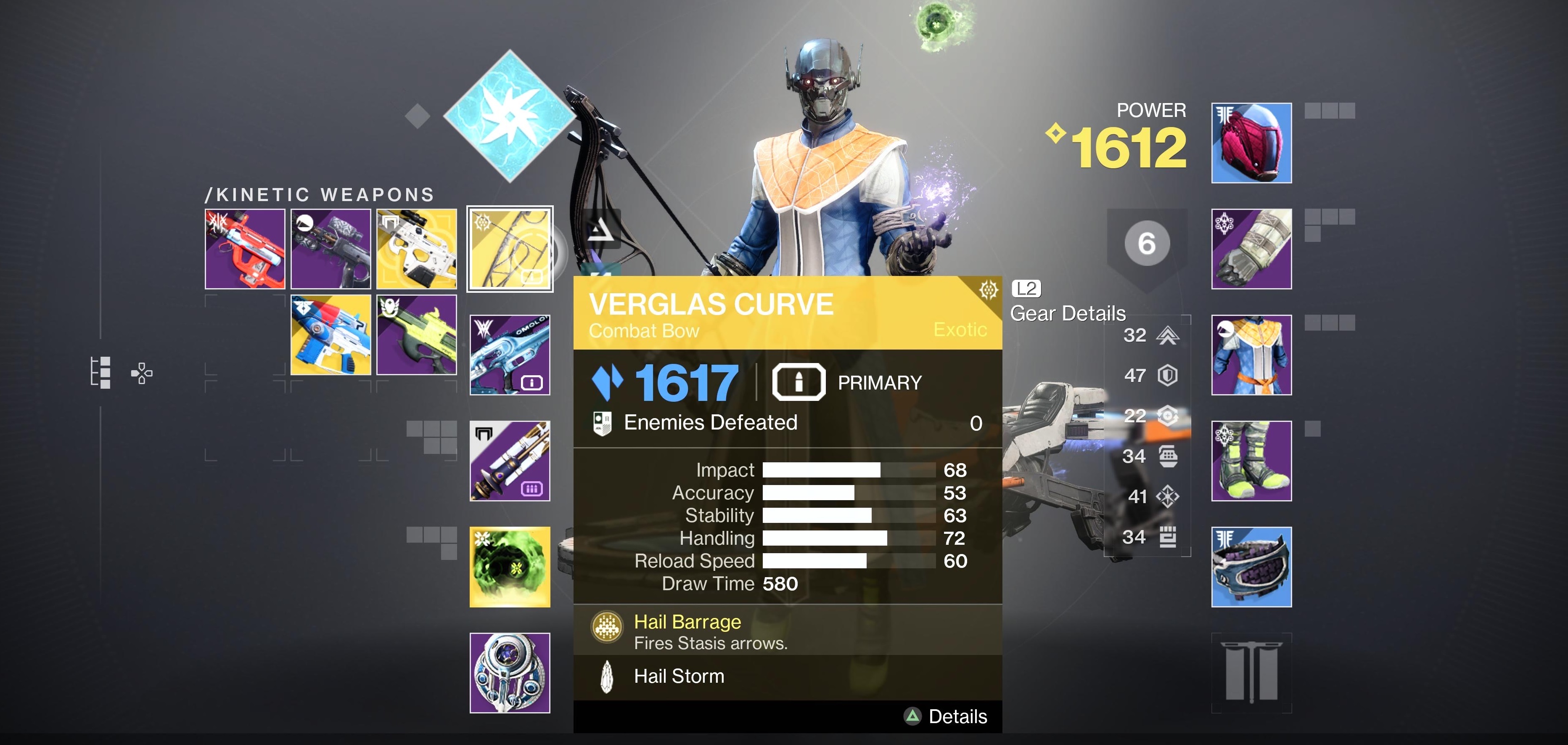1568x745 pixels.
Task: Choose the blue and yellow exotic sidearm
Action: (331, 334)
